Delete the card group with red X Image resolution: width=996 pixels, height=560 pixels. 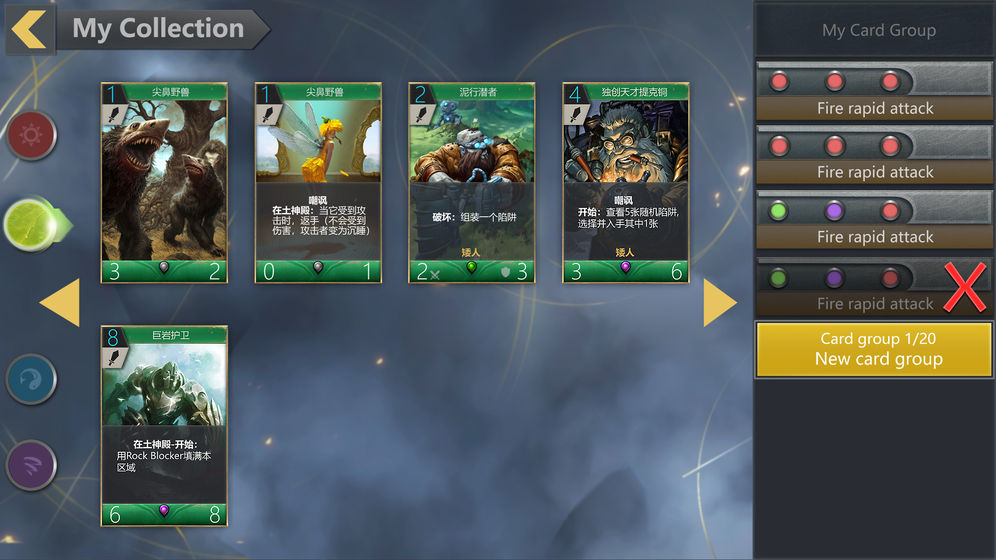[x=964, y=289]
